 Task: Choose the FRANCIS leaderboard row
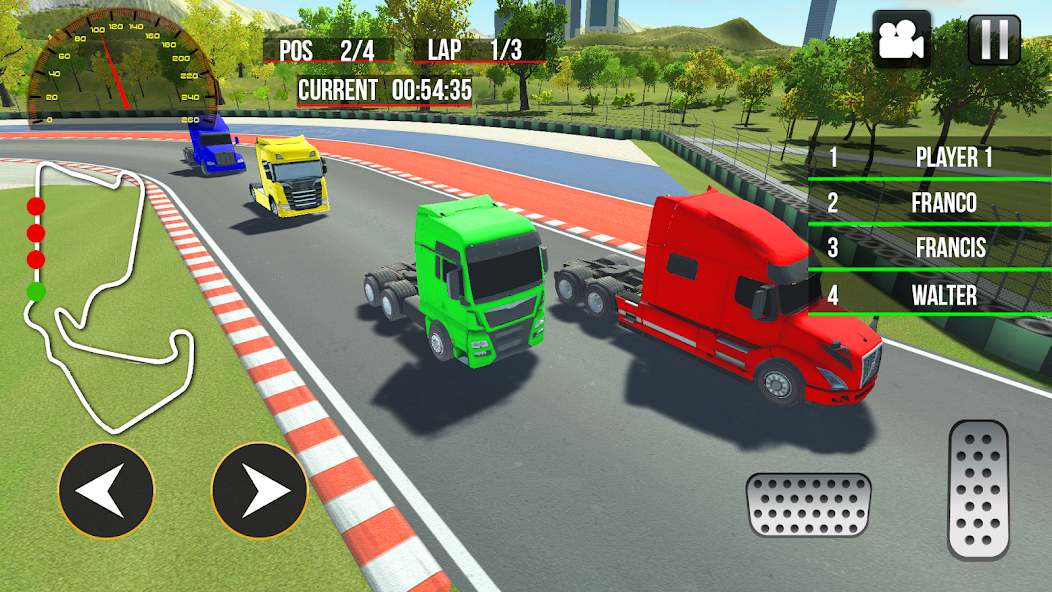930,248
